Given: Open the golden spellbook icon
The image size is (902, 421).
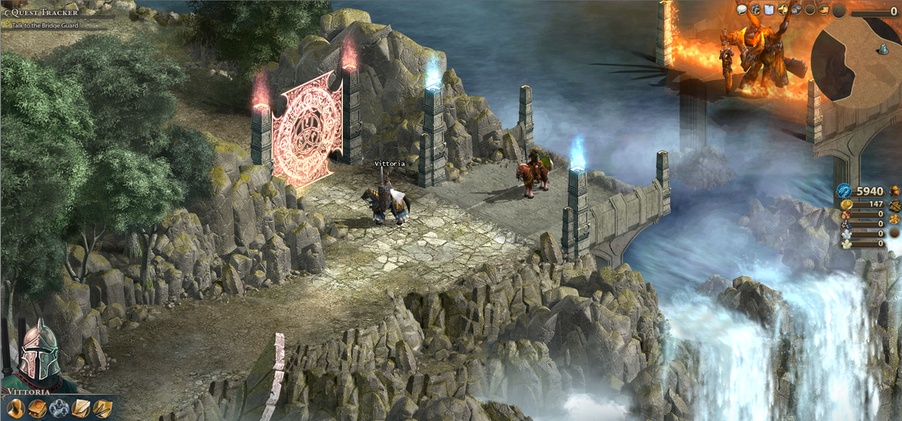Looking at the screenshot, I should (37, 408).
